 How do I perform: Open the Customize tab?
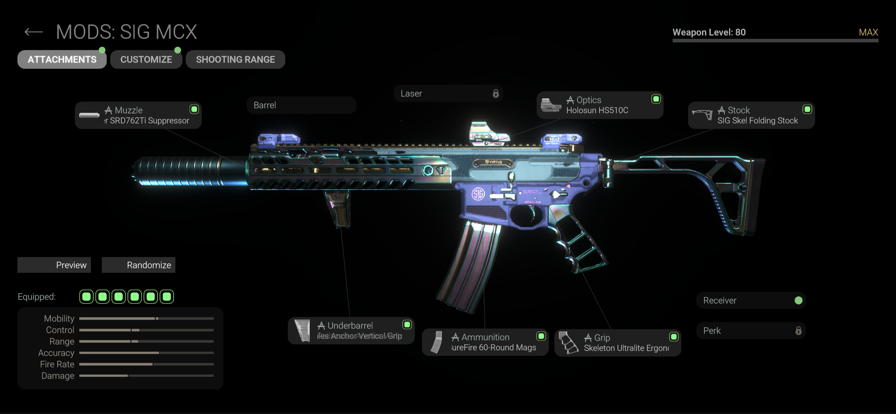(x=146, y=60)
